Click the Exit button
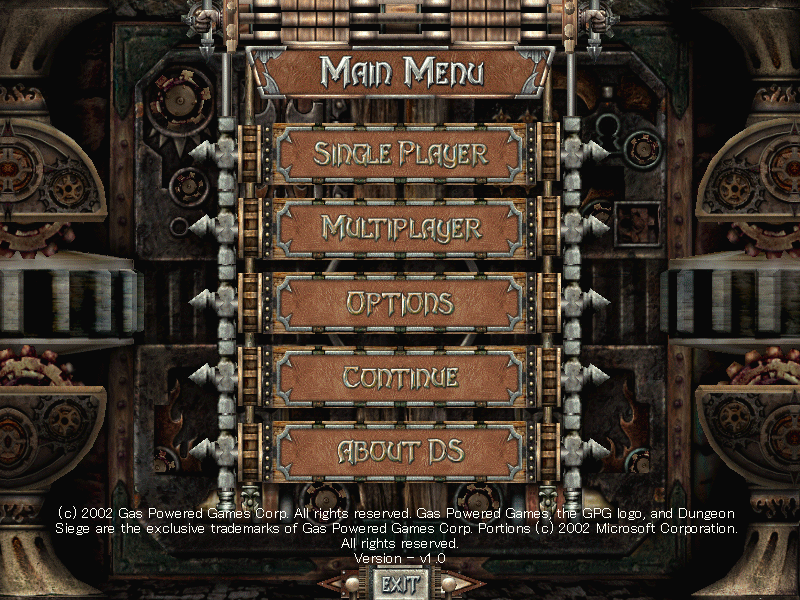 tap(399, 583)
